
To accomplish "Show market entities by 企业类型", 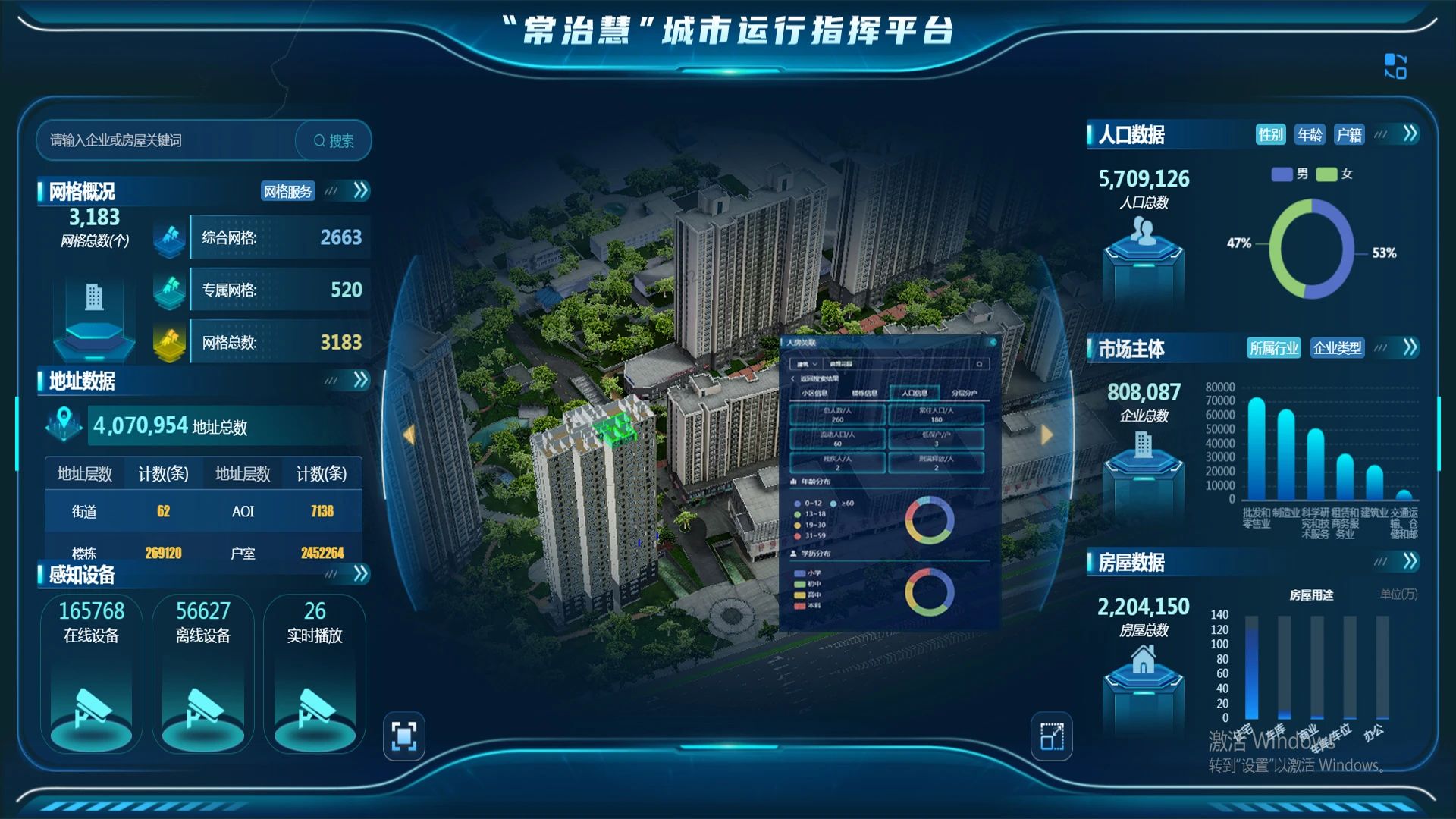I will pyautogui.click(x=1337, y=348).
